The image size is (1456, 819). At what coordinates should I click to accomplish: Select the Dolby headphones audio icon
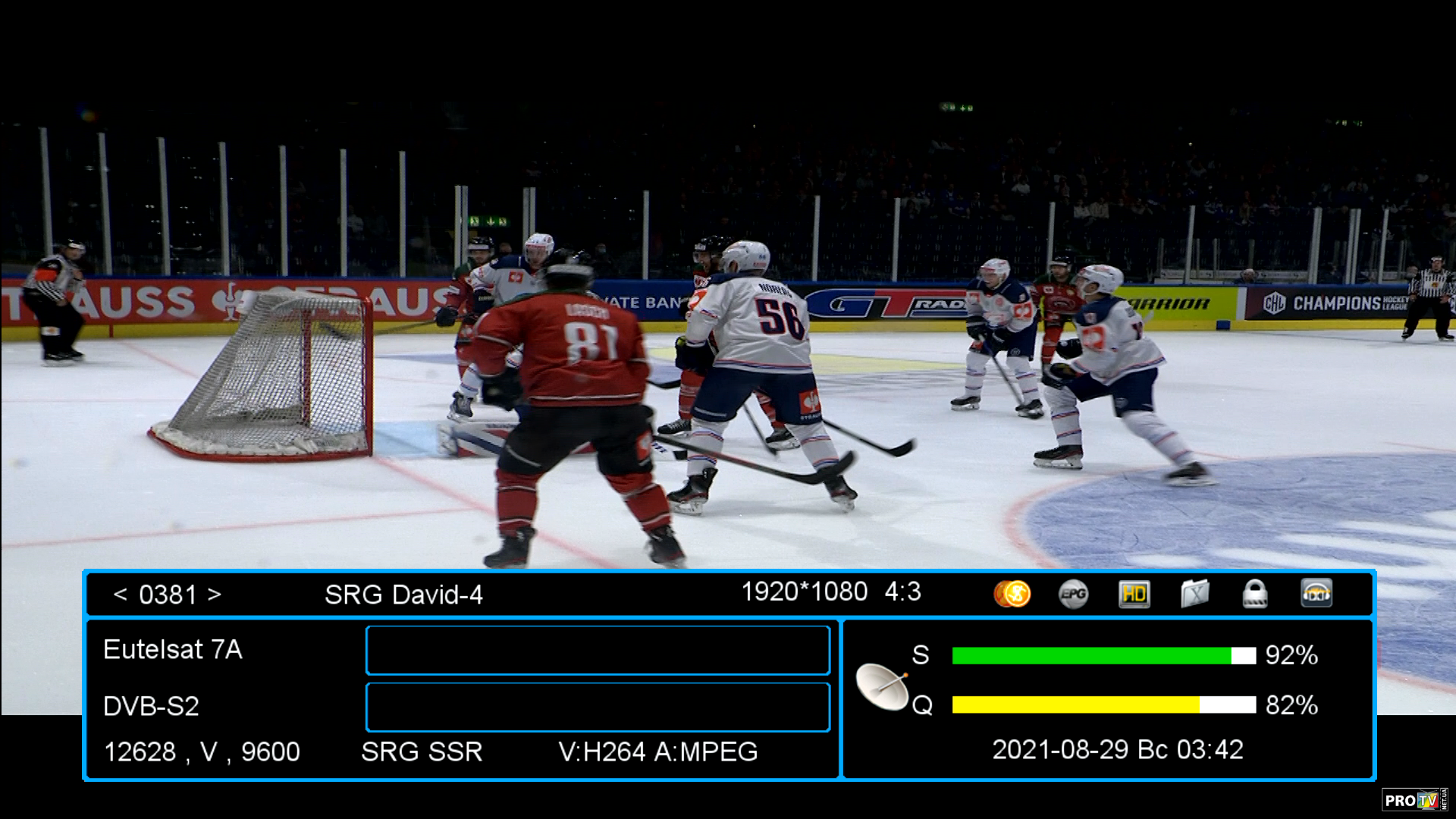coord(1316,594)
